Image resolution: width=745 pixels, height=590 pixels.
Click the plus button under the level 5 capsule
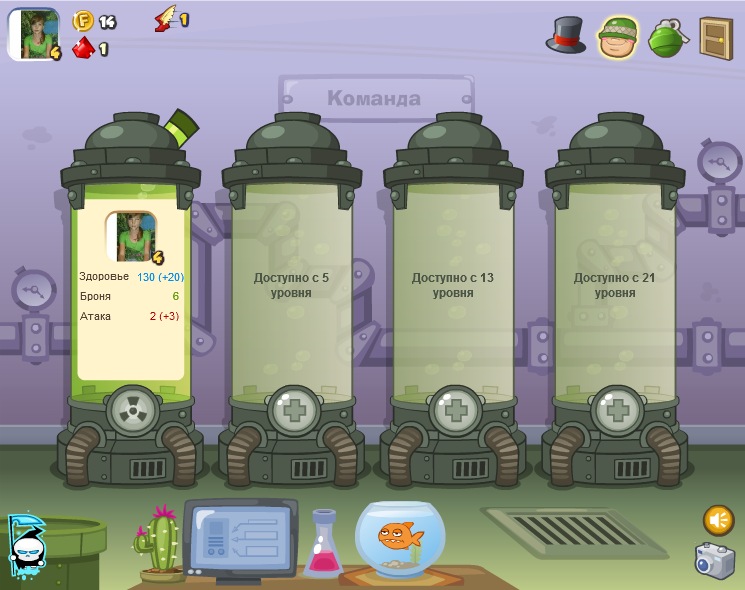coord(293,410)
